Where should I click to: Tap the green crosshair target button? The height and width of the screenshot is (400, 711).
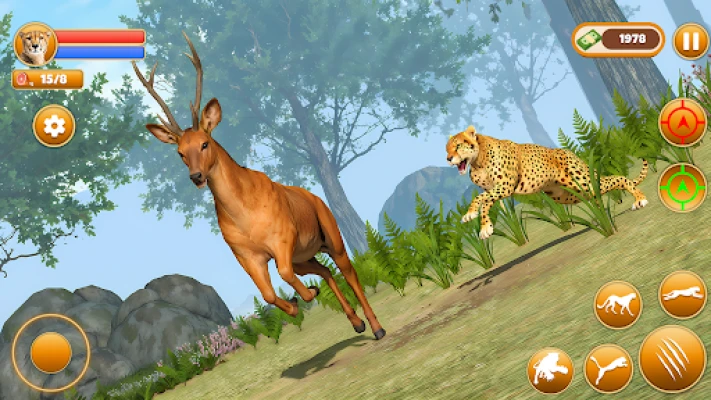[682, 187]
